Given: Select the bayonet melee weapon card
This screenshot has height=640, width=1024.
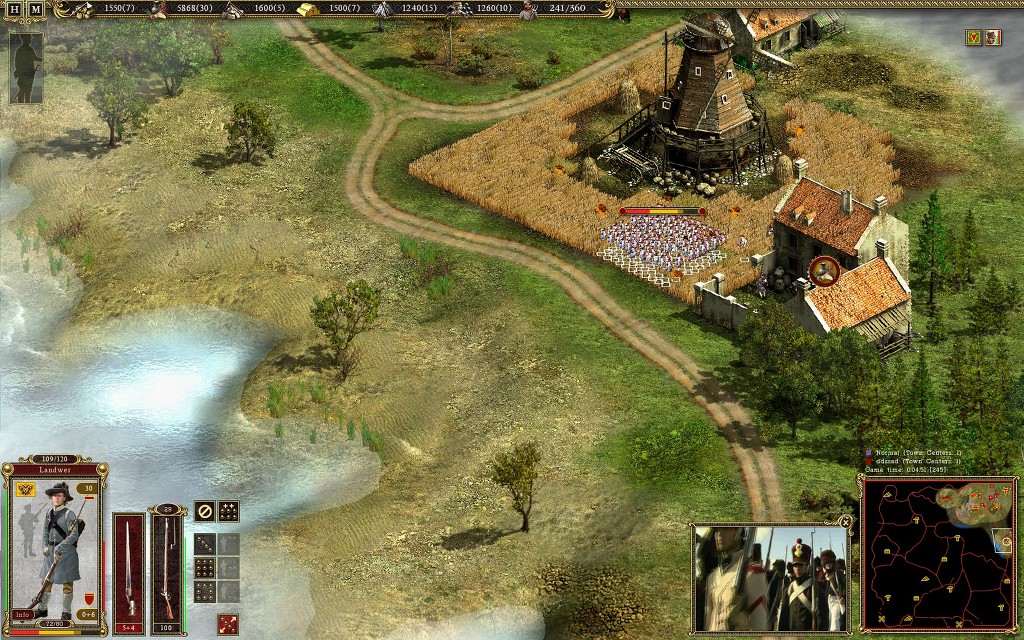Looking at the screenshot, I should (x=129, y=566).
